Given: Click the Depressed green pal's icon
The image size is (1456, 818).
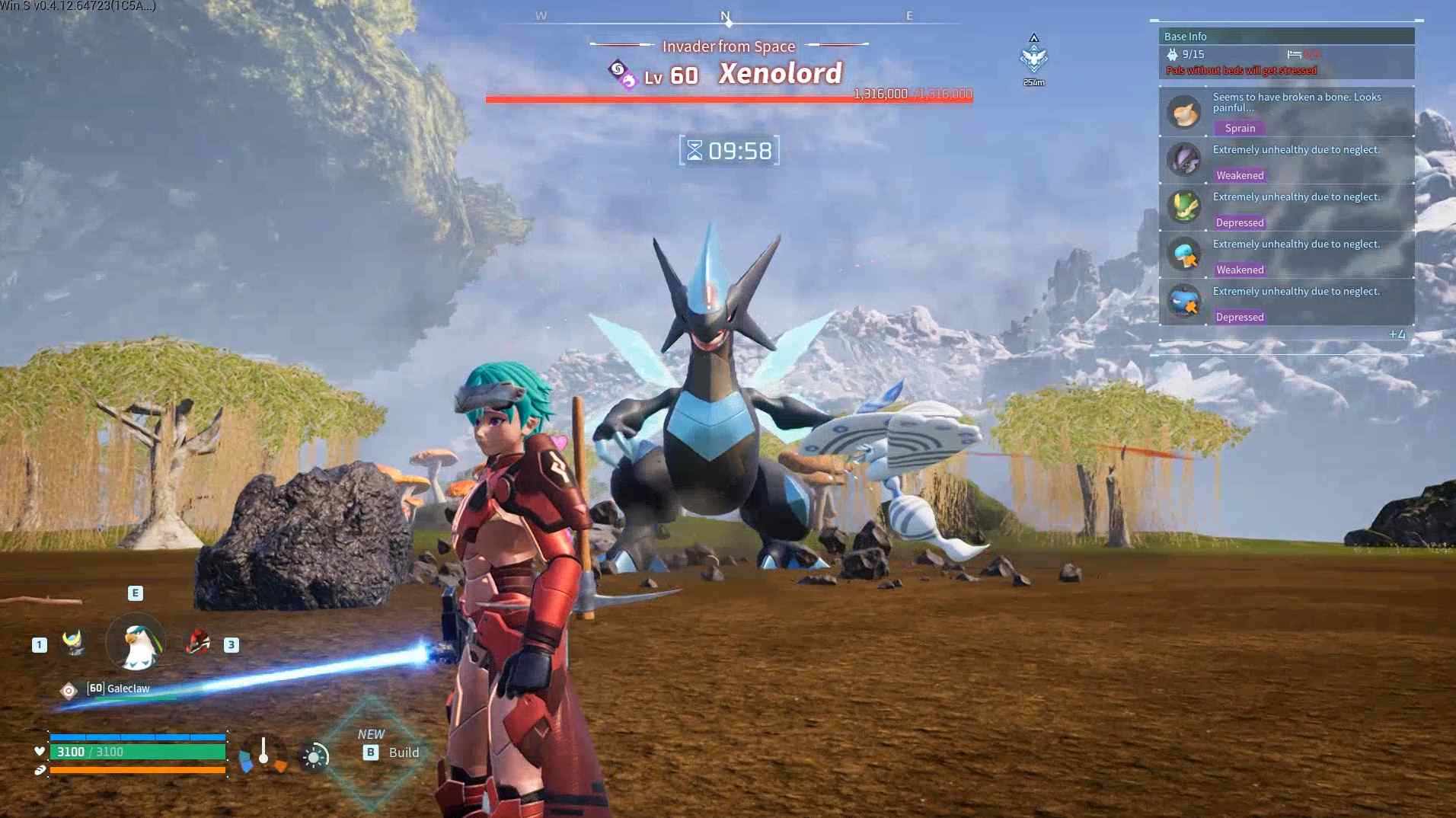Looking at the screenshot, I should [x=1185, y=207].
